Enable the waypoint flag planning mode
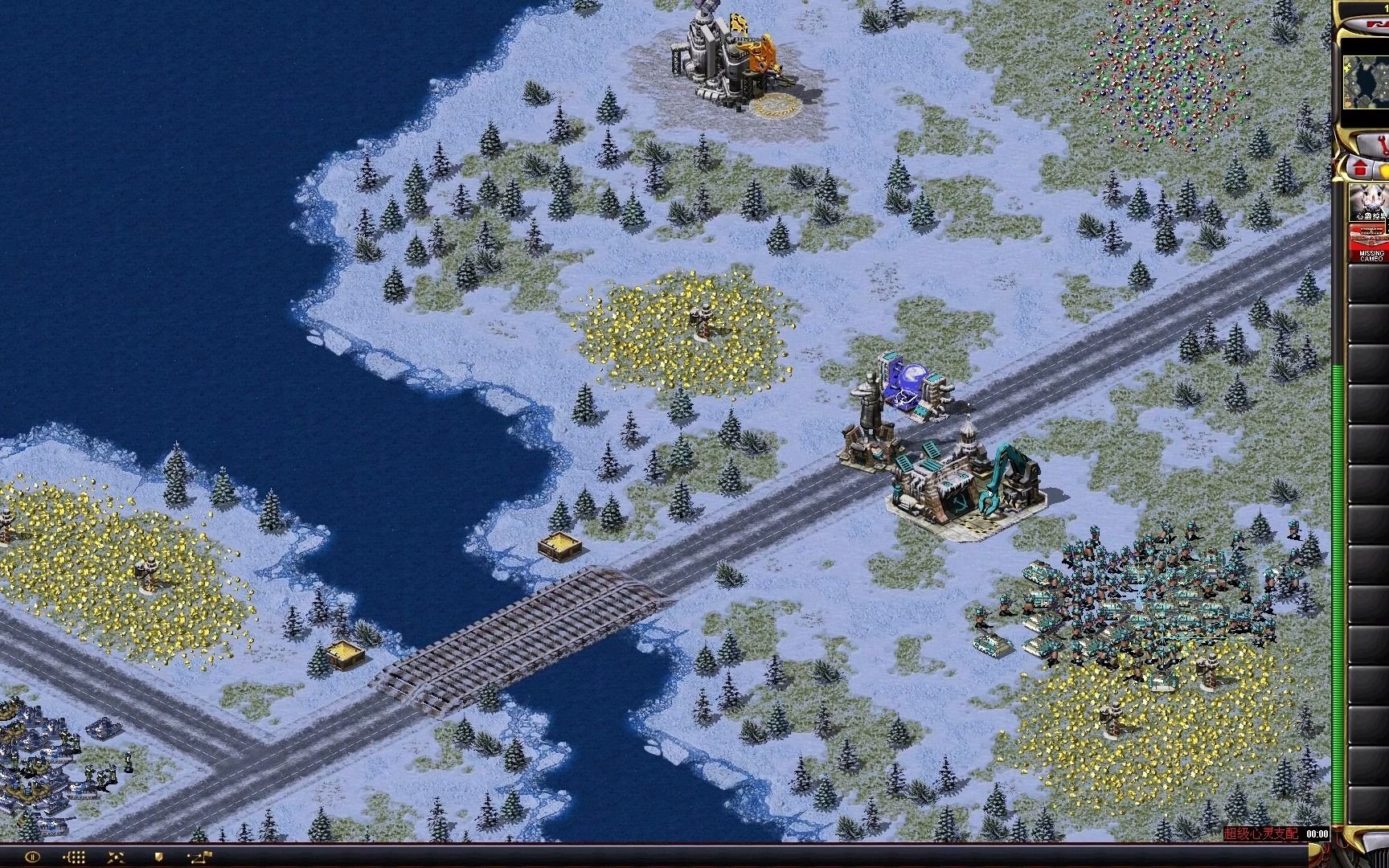The height and width of the screenshot is (868, 1389). (199, 857)
